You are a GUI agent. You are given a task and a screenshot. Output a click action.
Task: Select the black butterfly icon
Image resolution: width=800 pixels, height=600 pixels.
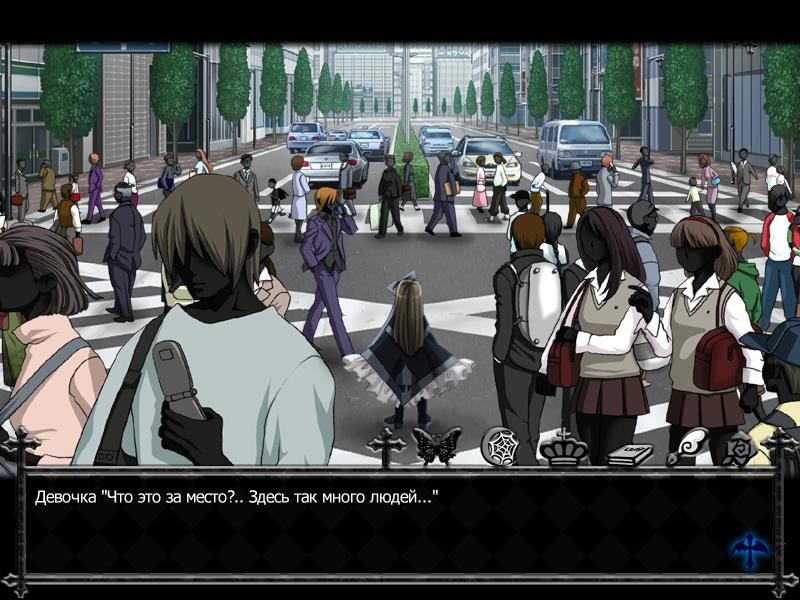tap(437, 446)
